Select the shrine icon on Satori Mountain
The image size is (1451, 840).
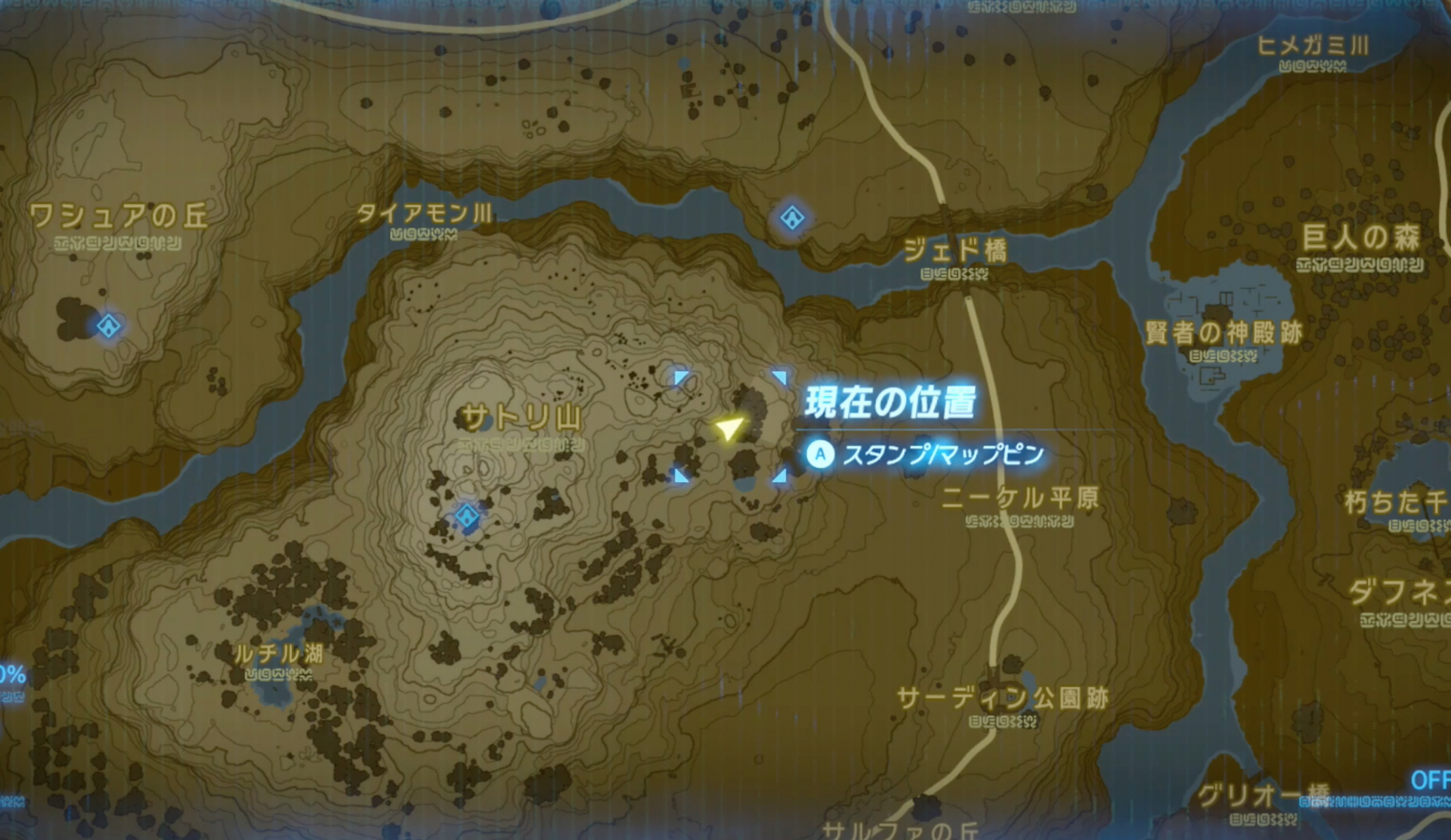tap(466, 515)
